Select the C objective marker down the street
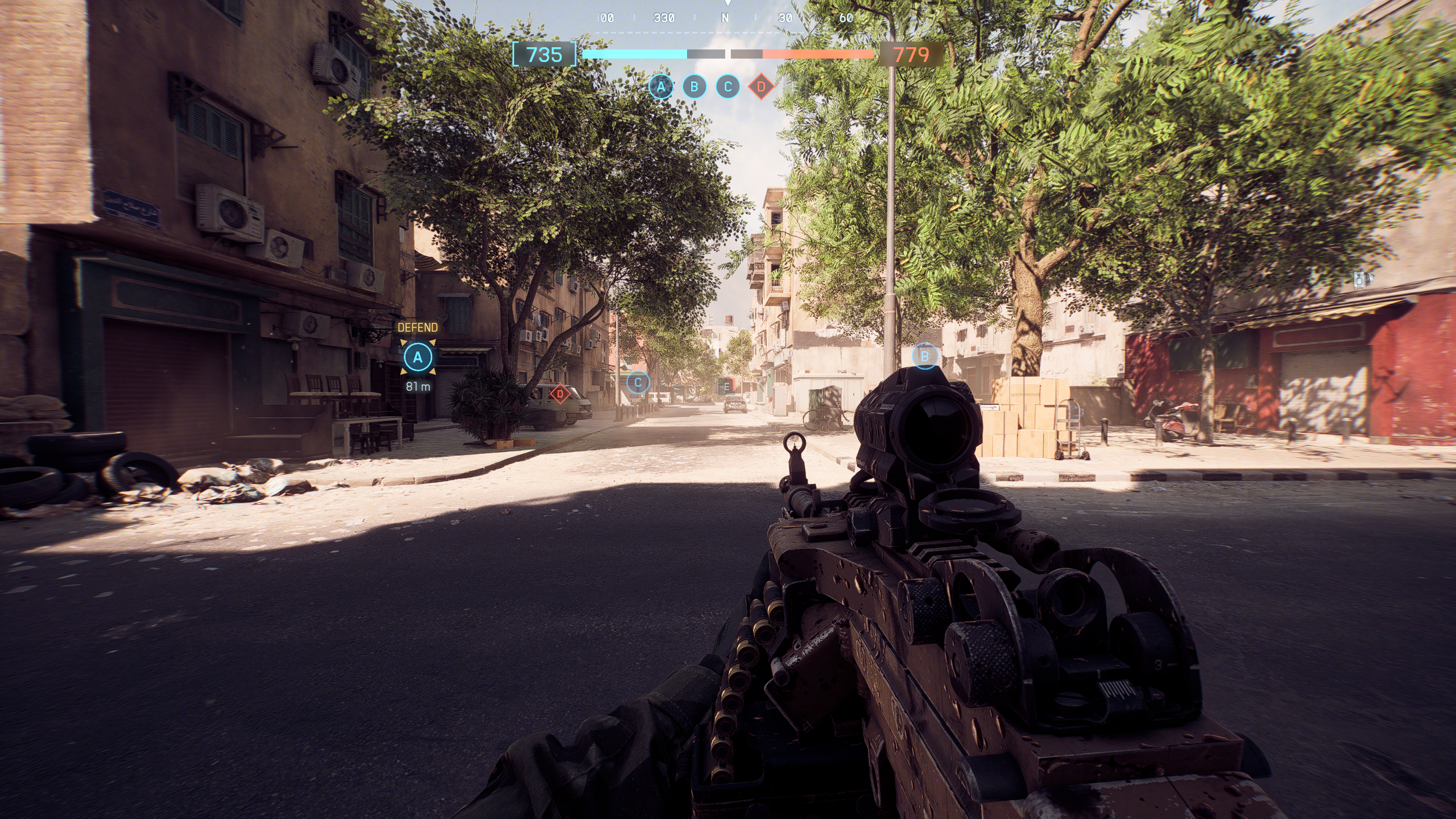The image size is (1456, 819). tap(638, 383)
